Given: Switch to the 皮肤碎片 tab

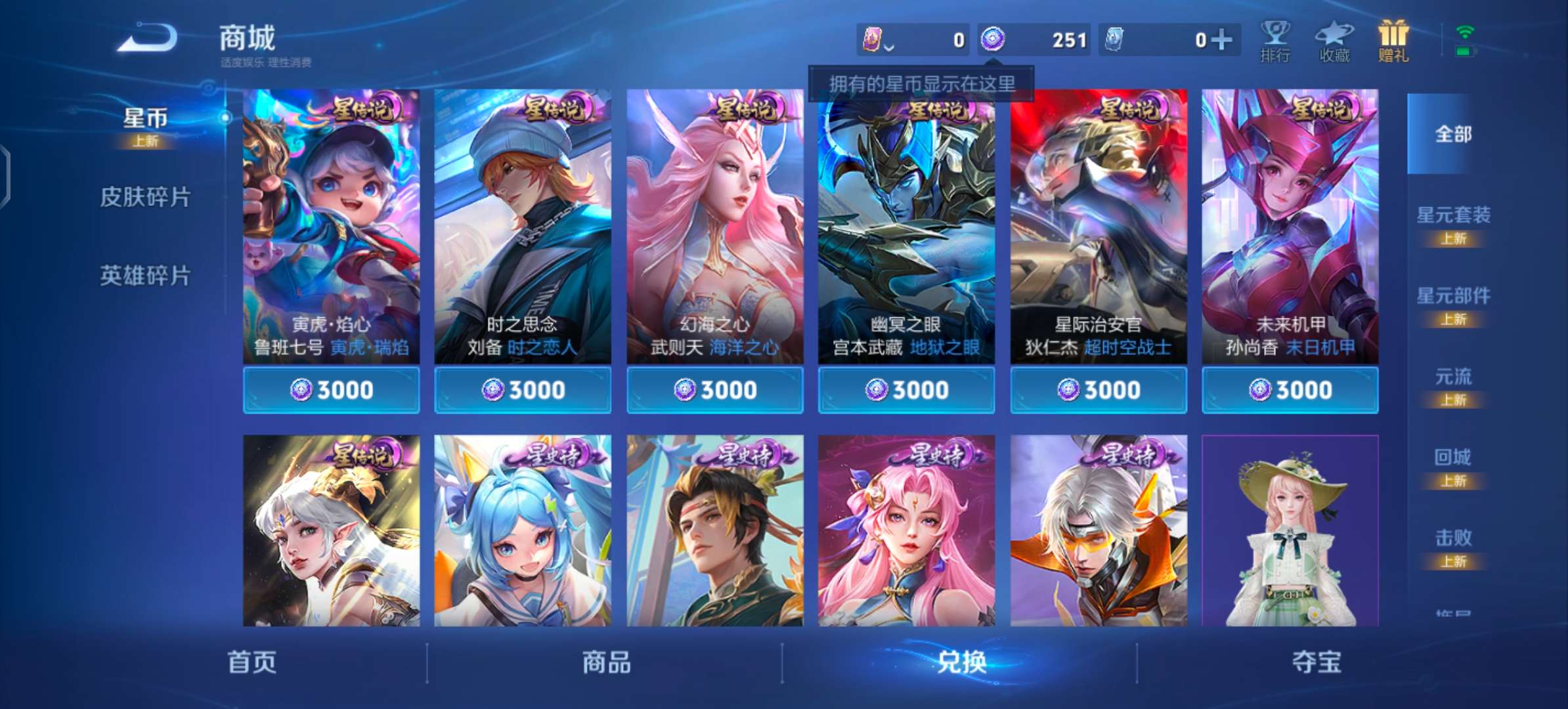Looking at the screenshot, I should click(x=146, y=197).
